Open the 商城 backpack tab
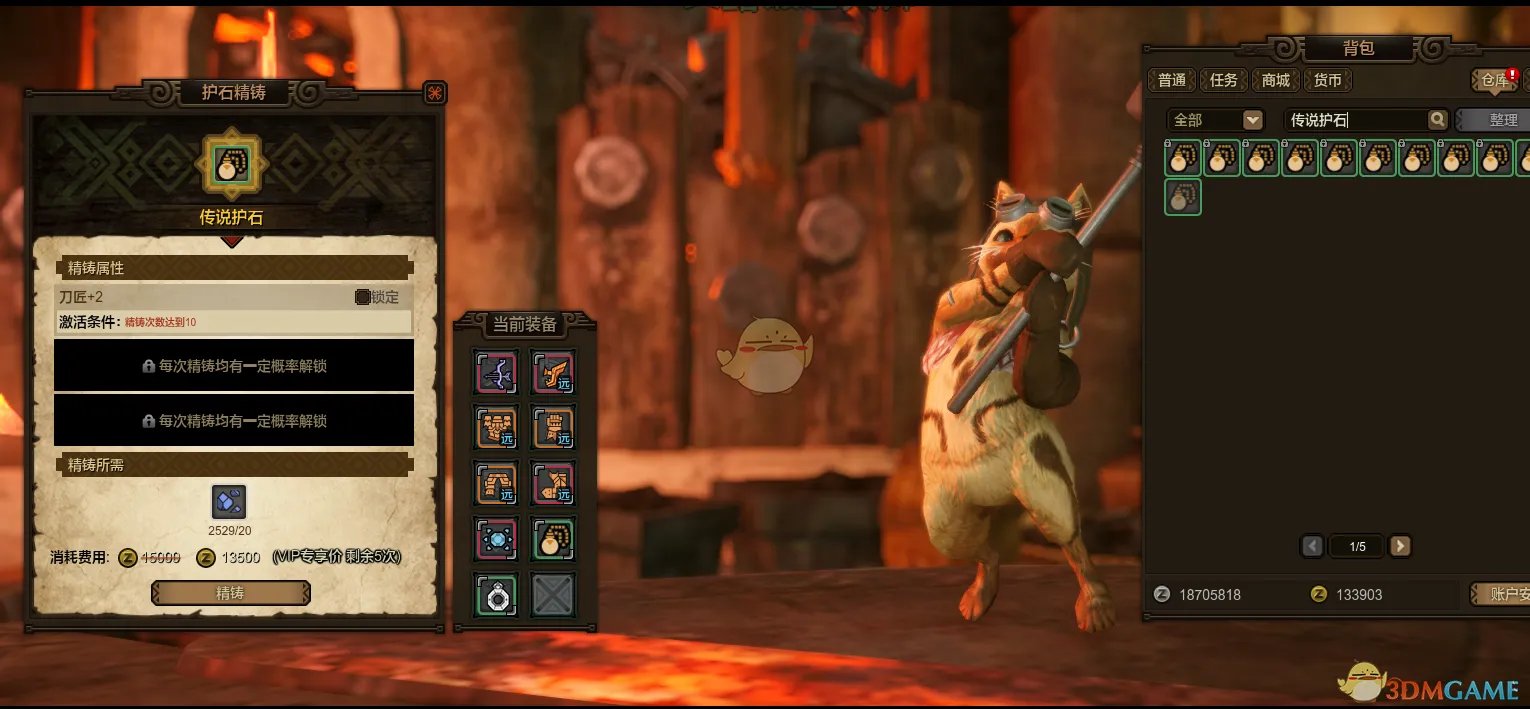 tap(1275, 80)
